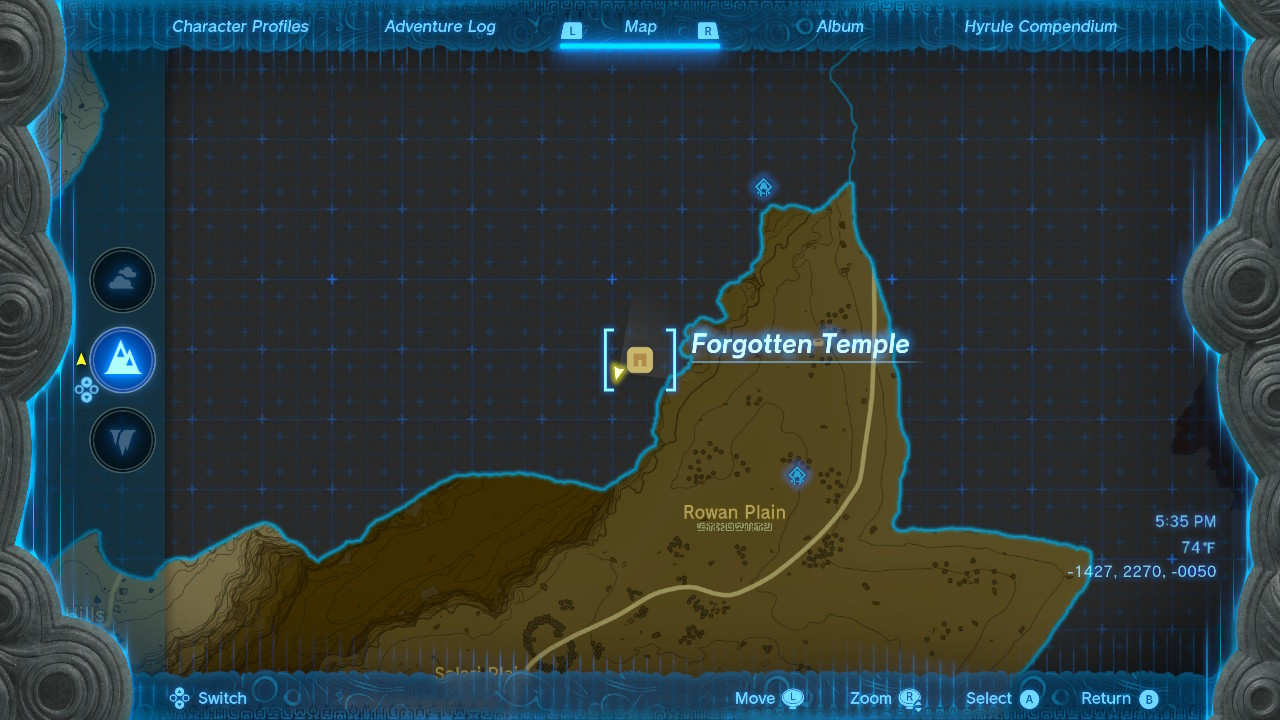
Task: Click the shrine icon at the northern peninsula
Action: [763, 186]
